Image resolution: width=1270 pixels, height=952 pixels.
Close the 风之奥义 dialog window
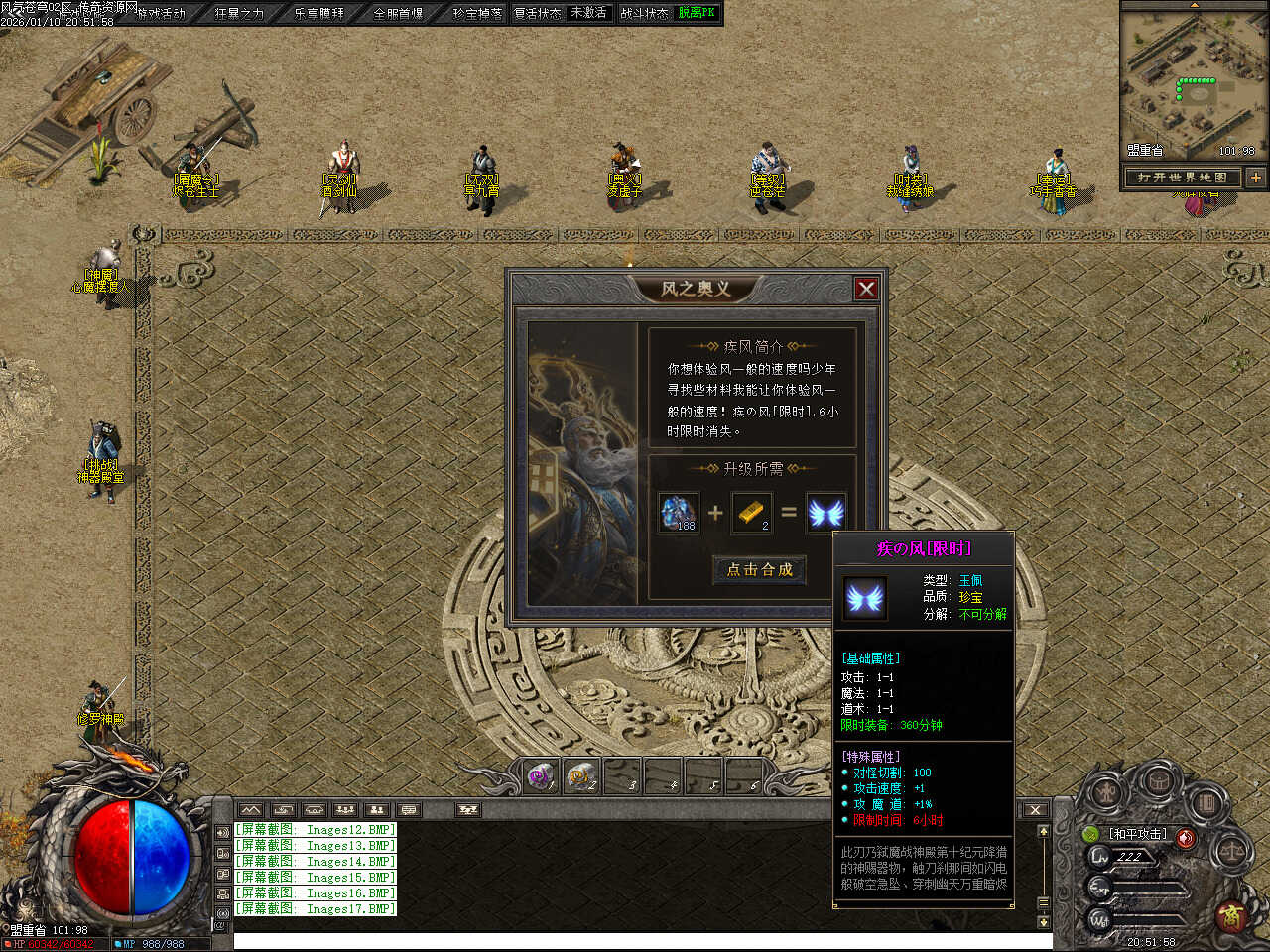(x=866, y=289)
